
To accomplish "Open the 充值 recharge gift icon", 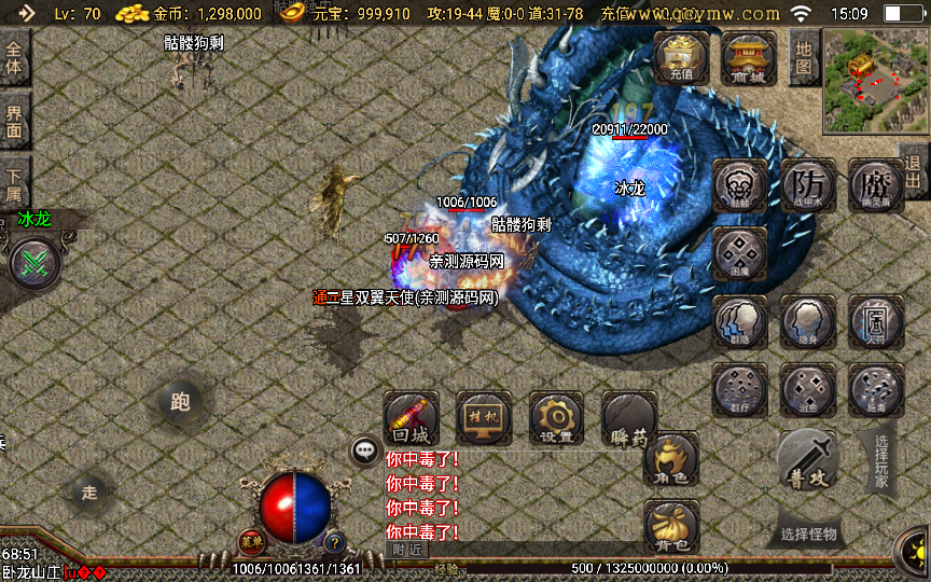I will [681, 56].
